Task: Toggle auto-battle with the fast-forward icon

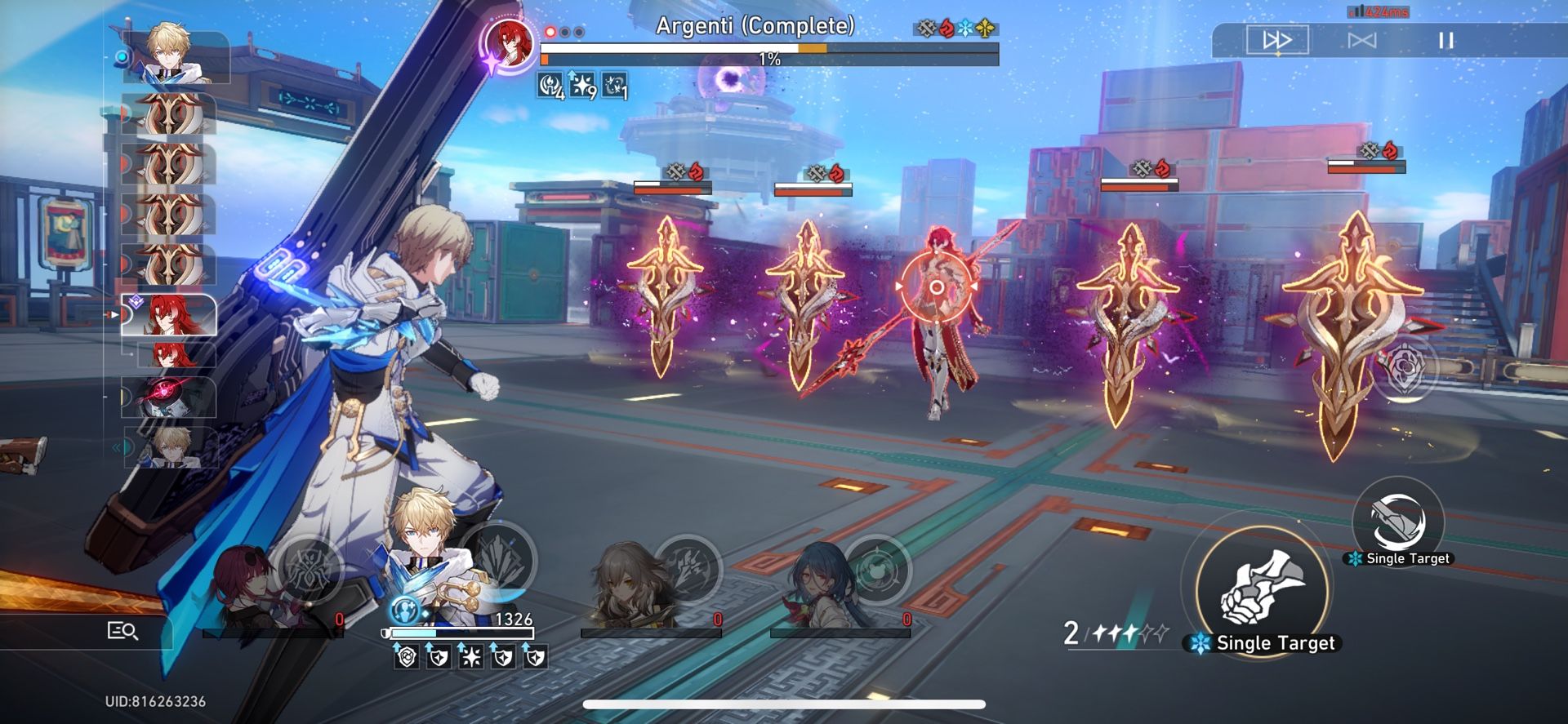Action: pyautogui.click(x=1278, y=39)
